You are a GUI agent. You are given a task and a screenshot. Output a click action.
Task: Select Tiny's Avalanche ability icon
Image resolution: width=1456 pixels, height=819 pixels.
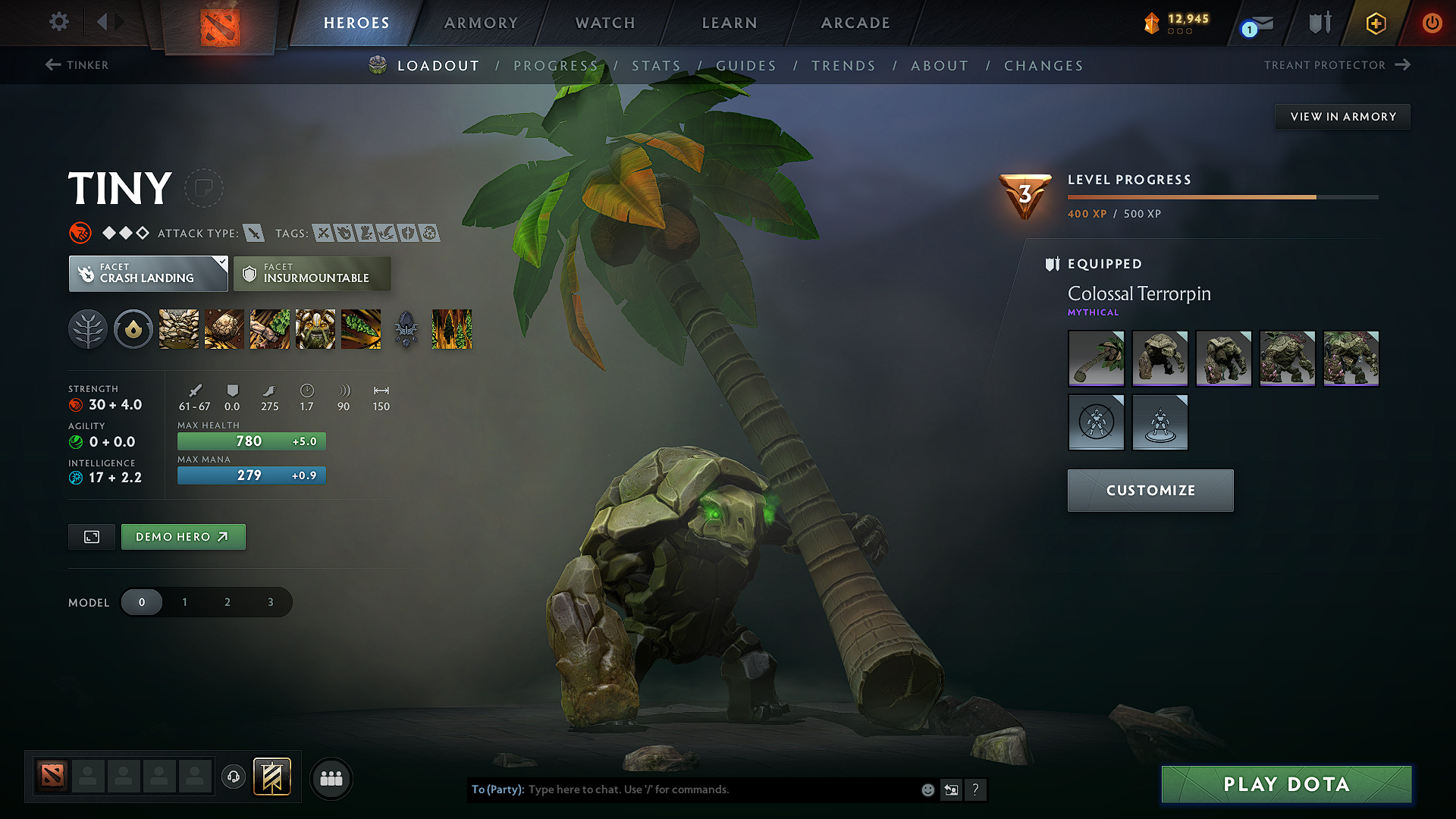coord(178,329)
